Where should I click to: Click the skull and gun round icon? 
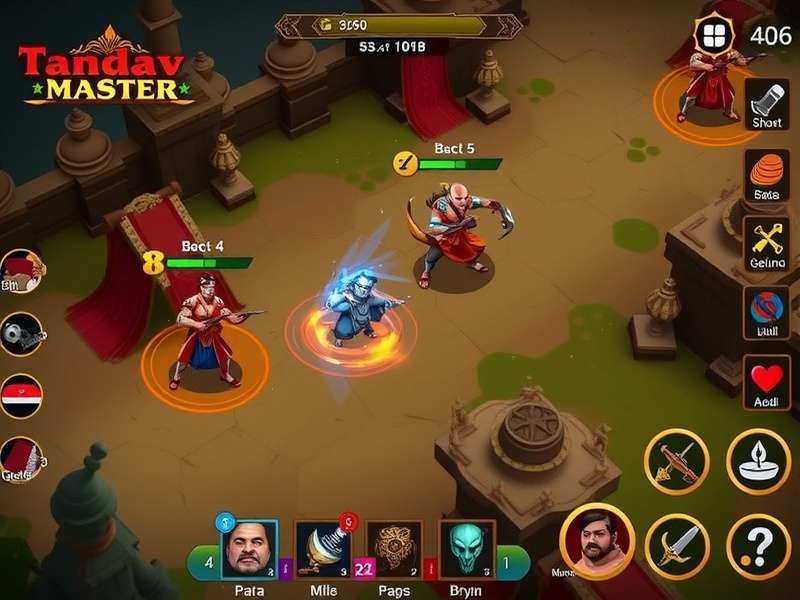(x=21, y=334)
